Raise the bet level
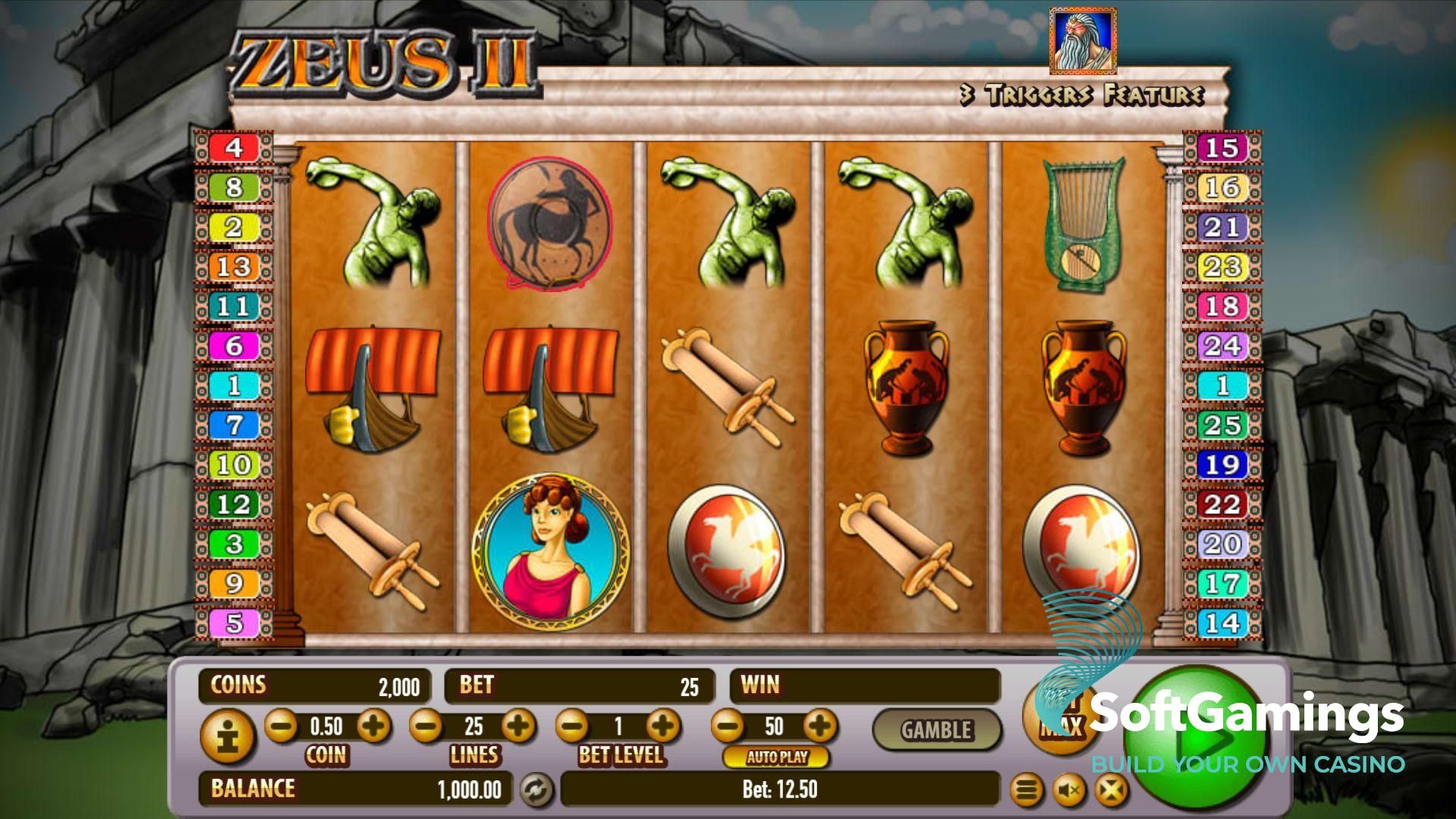 tap(664, 726)
